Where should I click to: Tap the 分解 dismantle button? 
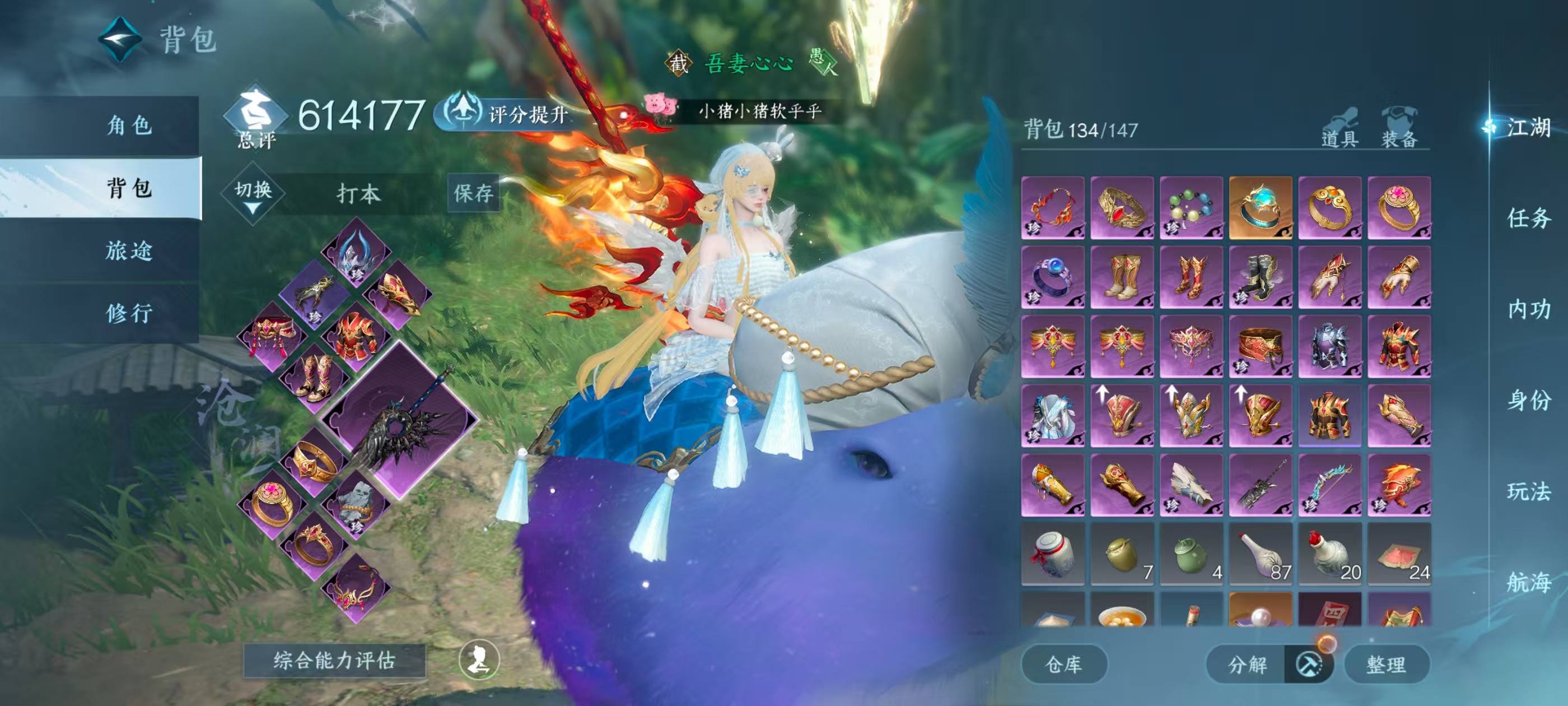tap(1247, 664)
